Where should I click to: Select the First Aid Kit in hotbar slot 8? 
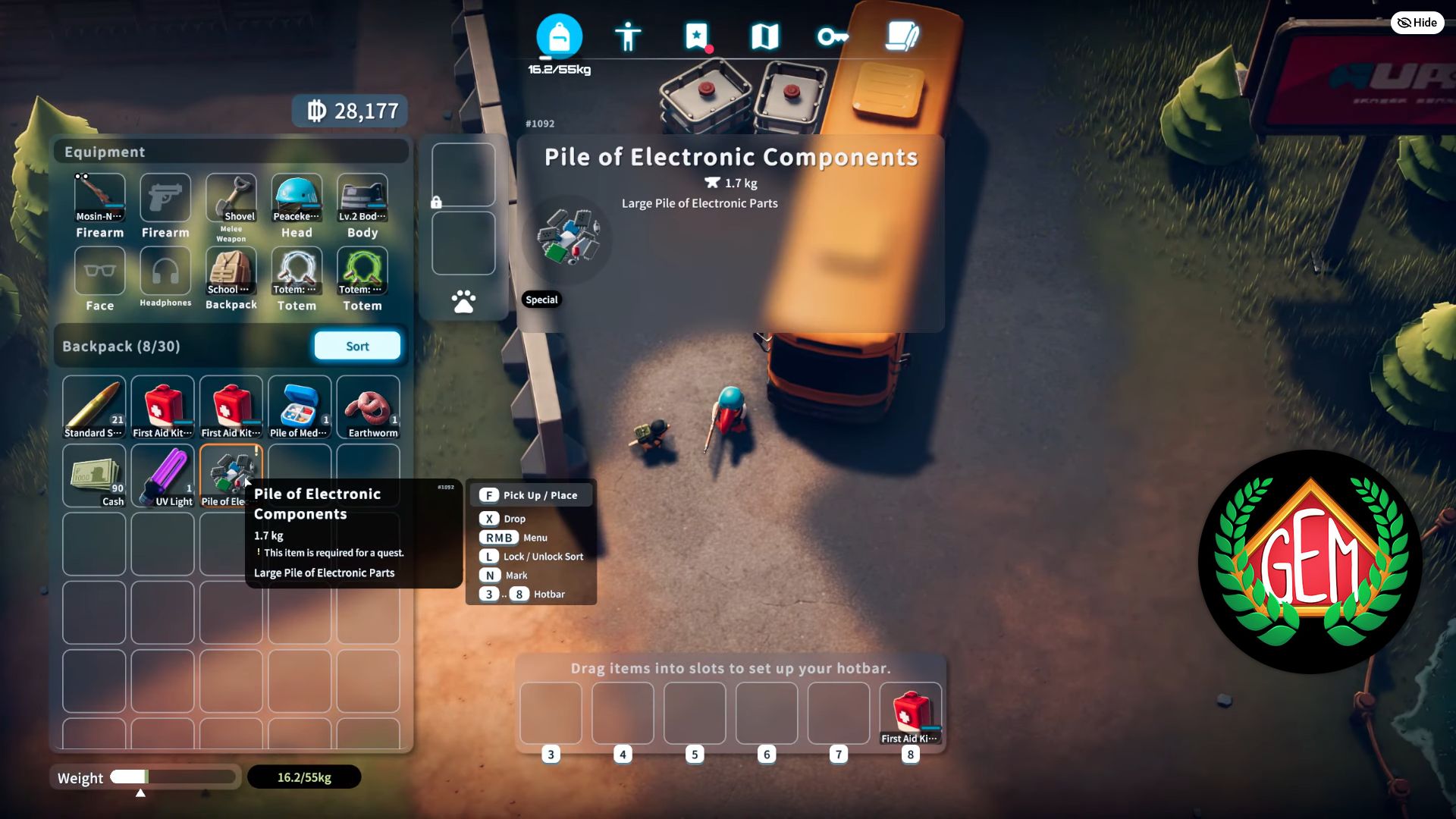point(910,713)
